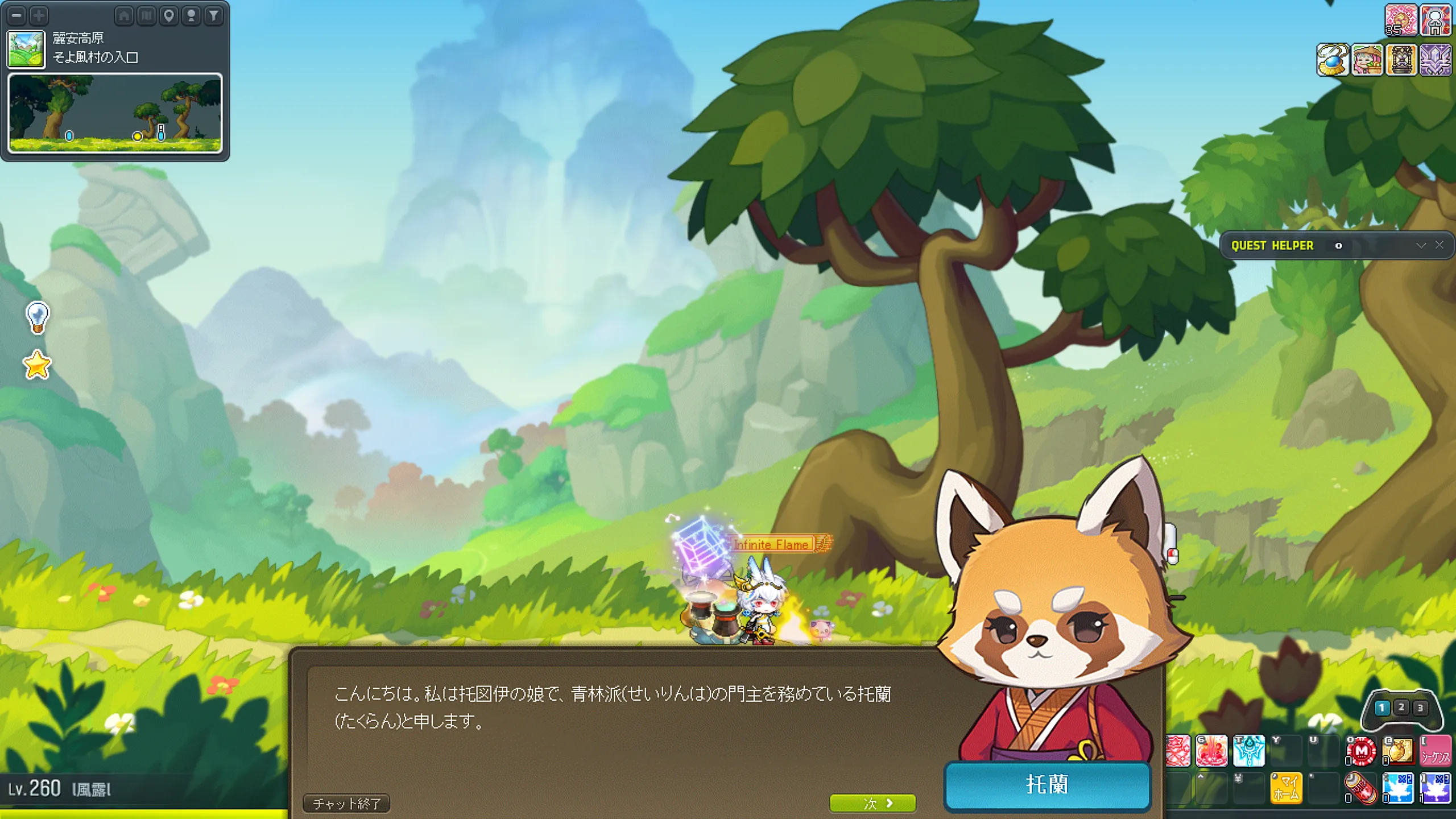This screenshot has width=1456, height=819.
Task: Use the red M coin quickslot item
Action: pos(1361,752)
